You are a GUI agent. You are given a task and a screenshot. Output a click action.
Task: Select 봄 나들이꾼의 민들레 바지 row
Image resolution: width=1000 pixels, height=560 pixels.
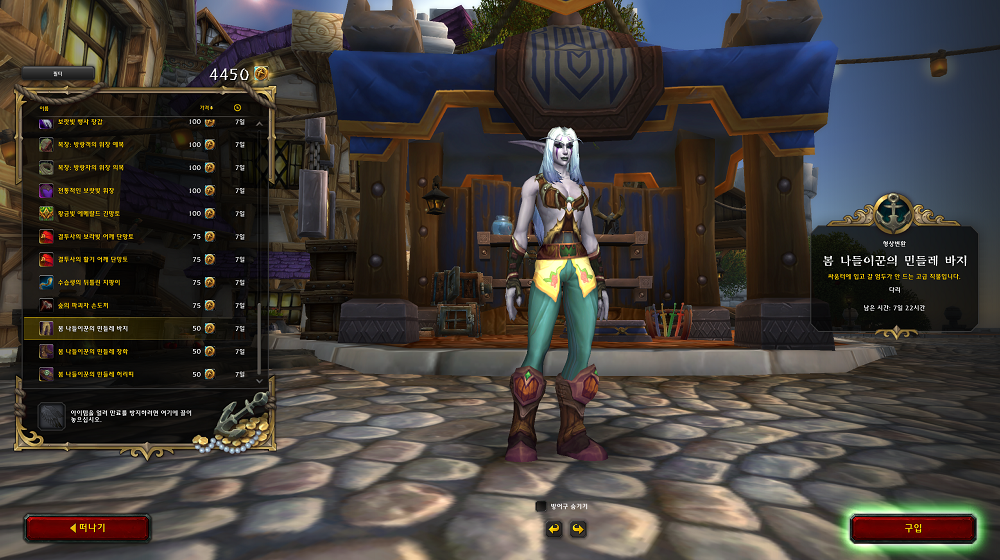click(x=140, y=328)
